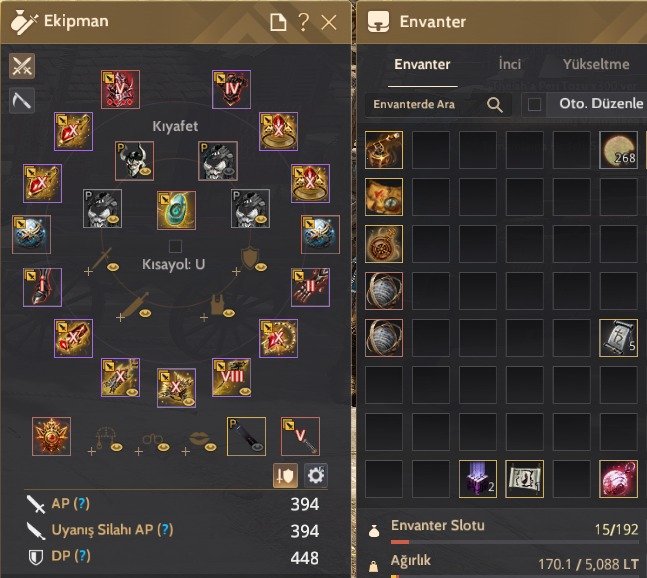Screen dimensions: 647x578
Task: Enable the Oto. Düzenle checkbox
Action: pyautogui.click(x=535, y=104)
